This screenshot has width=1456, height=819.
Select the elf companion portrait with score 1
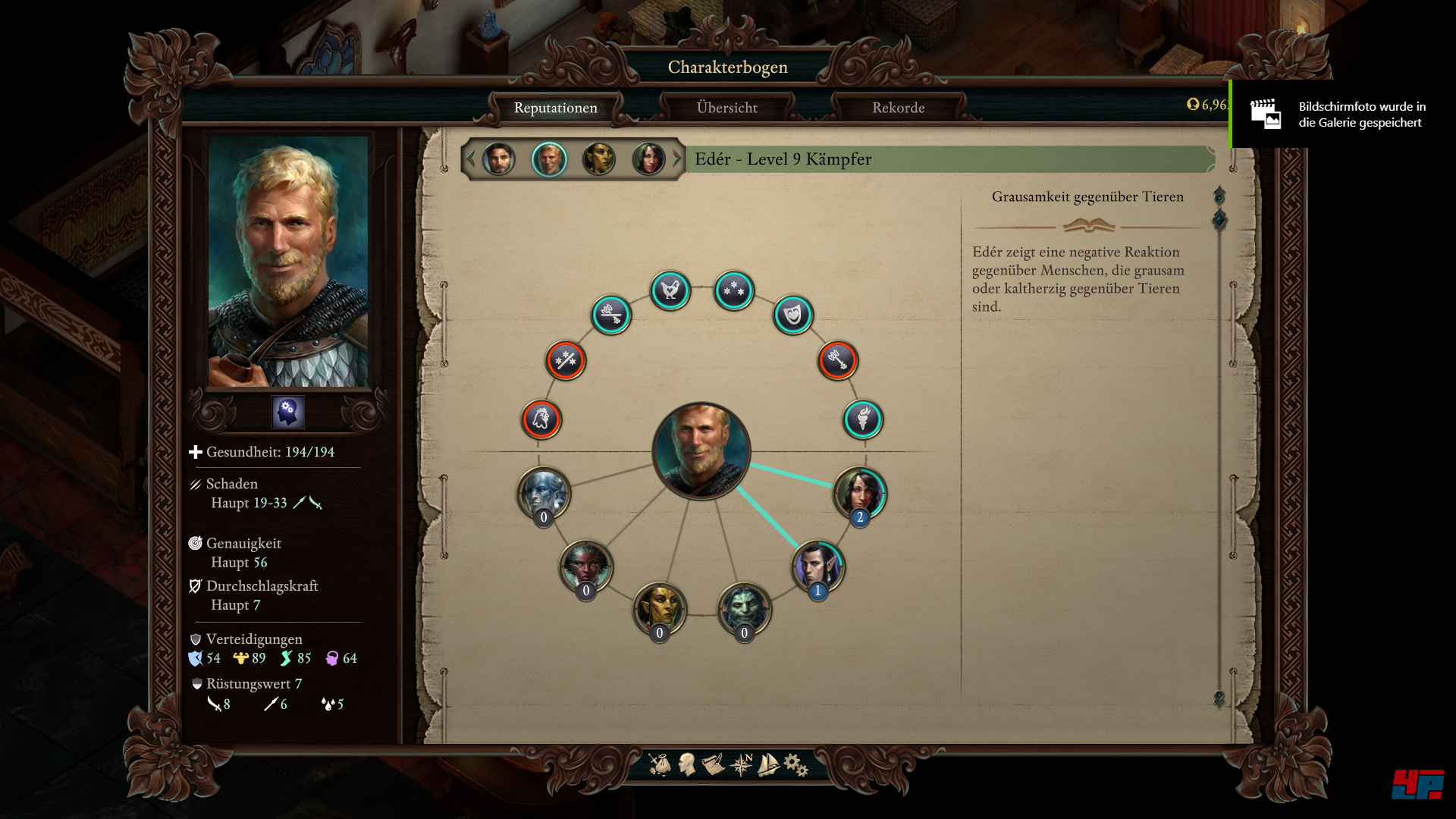point(818,566)
